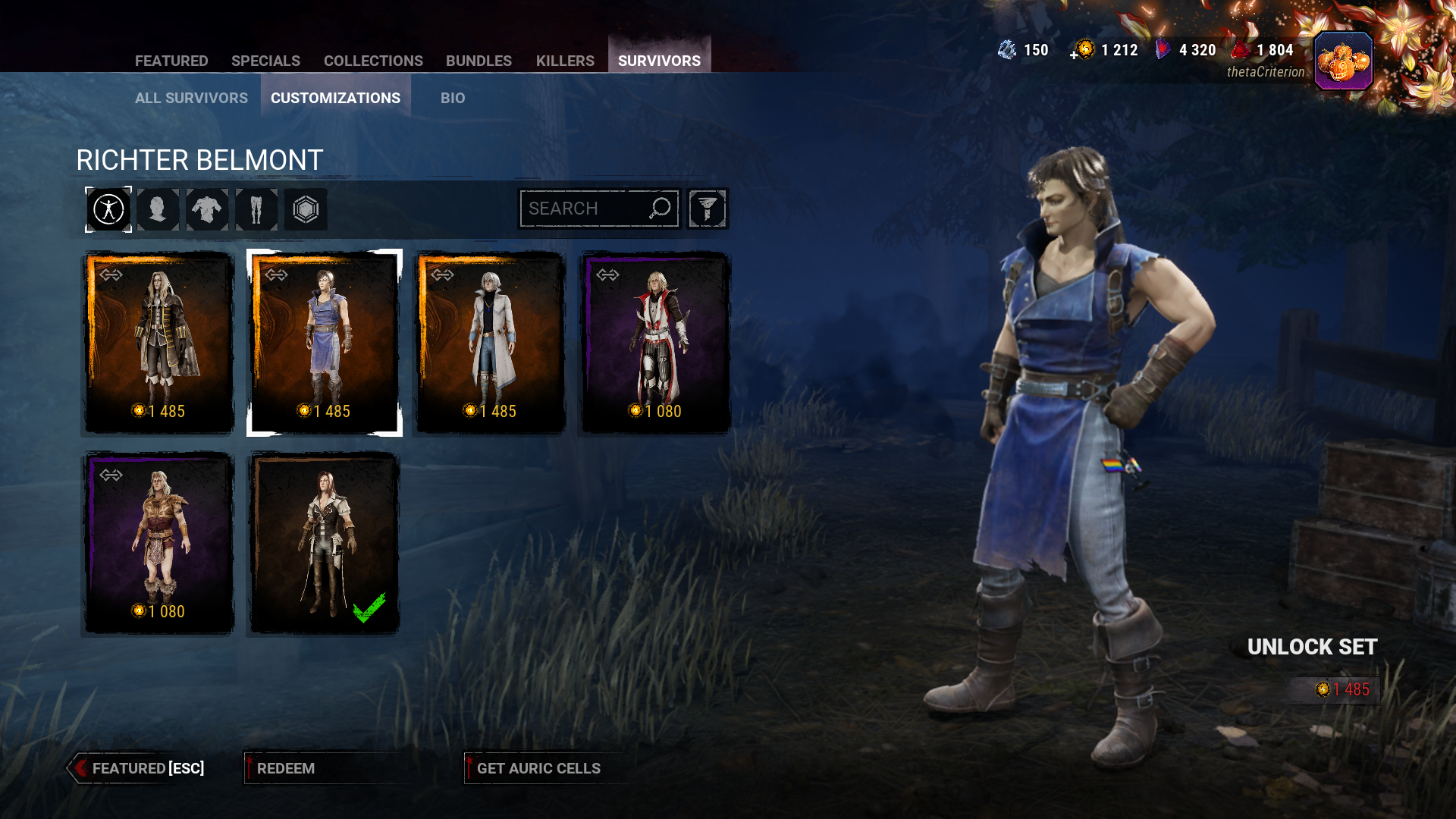1456x819 pixels.
Task: Select the Alucard outfit thumbnail
Action: click(158, 343)
